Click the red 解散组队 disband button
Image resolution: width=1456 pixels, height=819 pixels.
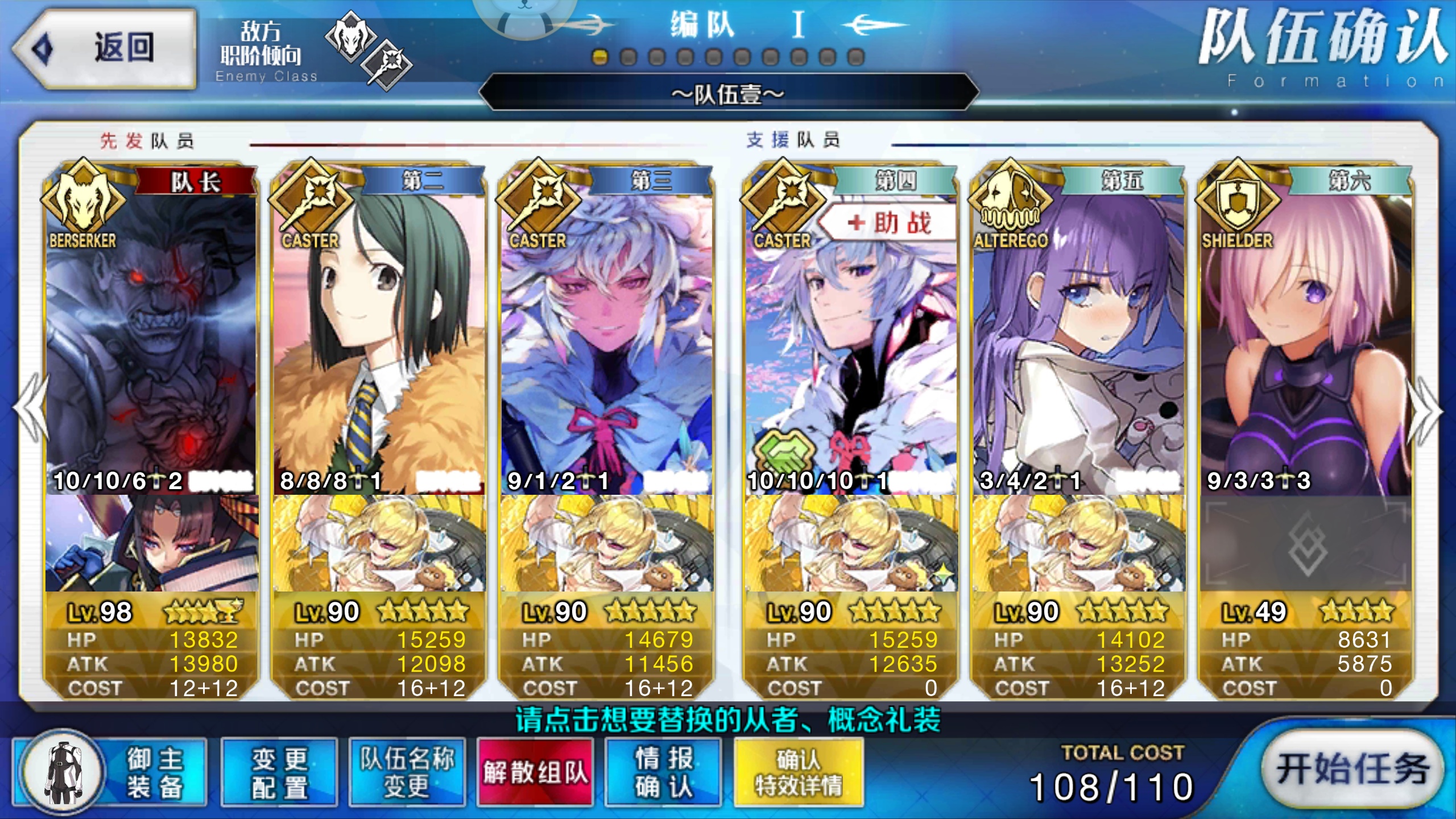535,773
